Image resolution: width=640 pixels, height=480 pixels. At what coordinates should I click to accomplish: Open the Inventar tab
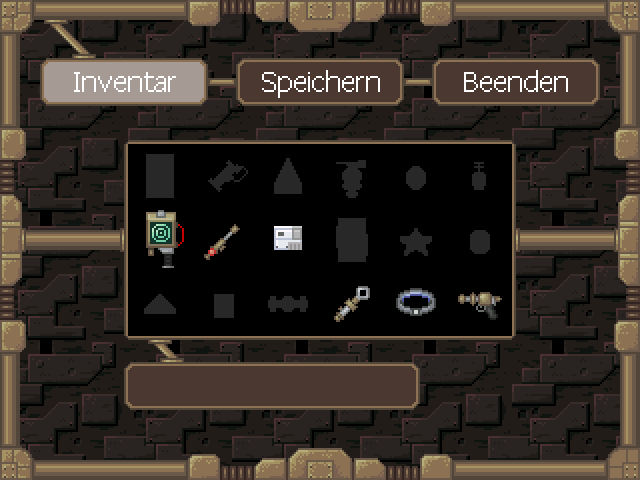coord(124,82)
